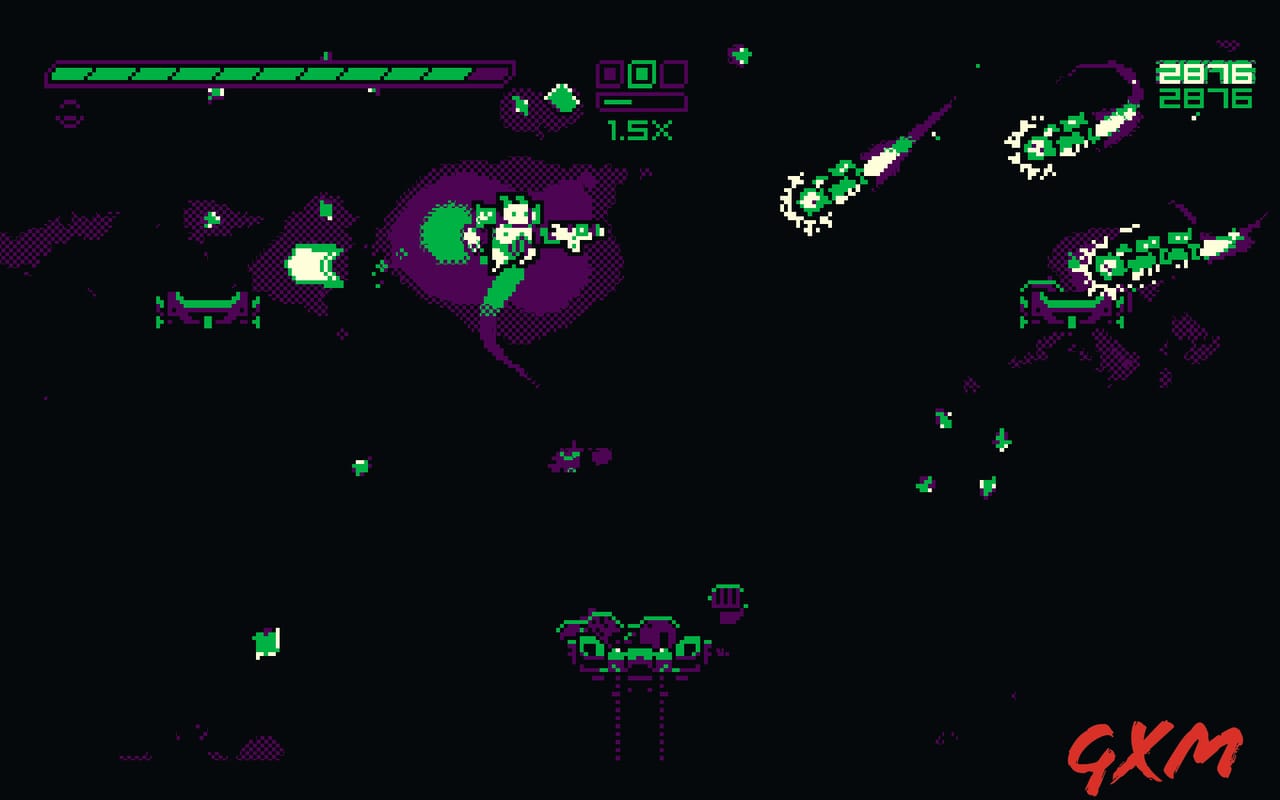Viewport: 1280px width, 800px height.
Task: Toggle the 1.5X score multiplier
Action: tap(640, 130)
